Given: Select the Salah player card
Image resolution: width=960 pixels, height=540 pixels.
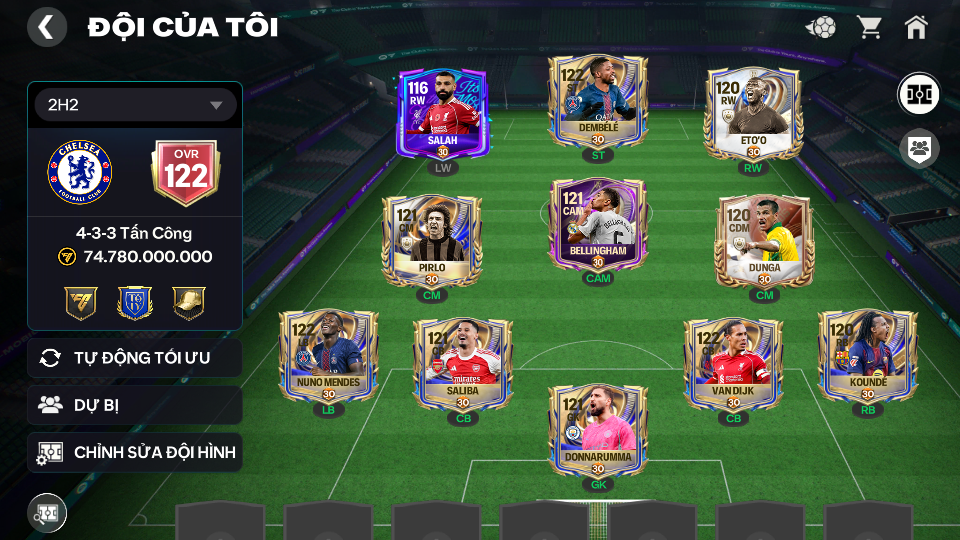Looking at the screenshot, I should [441, 114].
